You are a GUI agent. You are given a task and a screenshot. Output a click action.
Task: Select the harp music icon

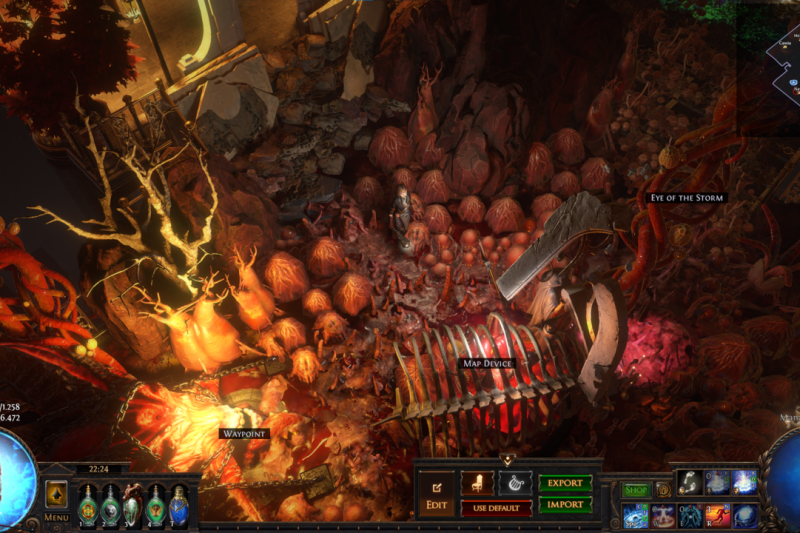click(x=514, y=483)
